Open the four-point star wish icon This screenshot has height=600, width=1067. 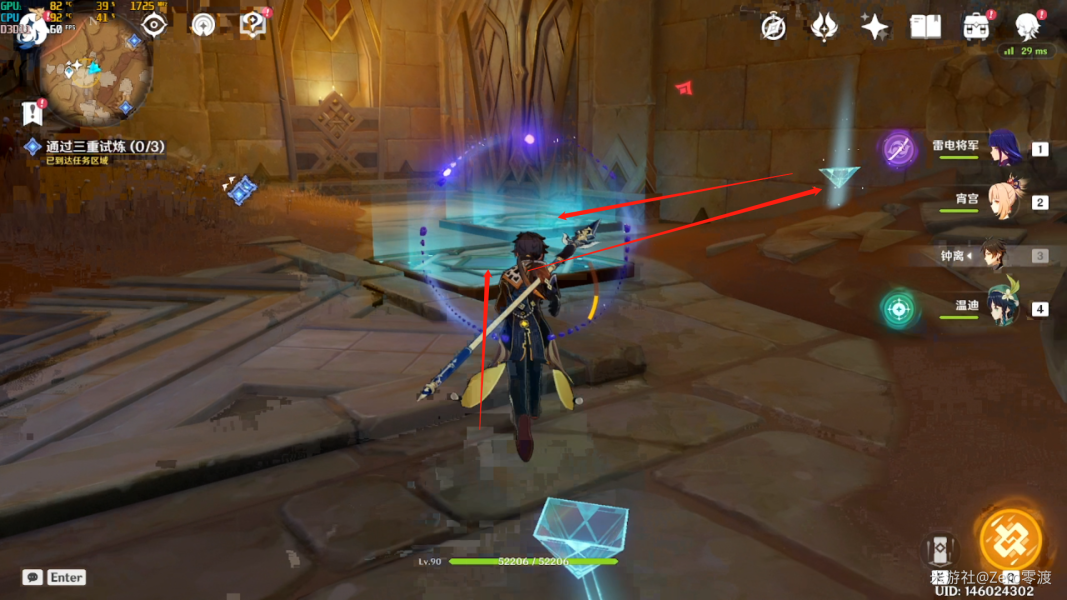pos(875,27)
